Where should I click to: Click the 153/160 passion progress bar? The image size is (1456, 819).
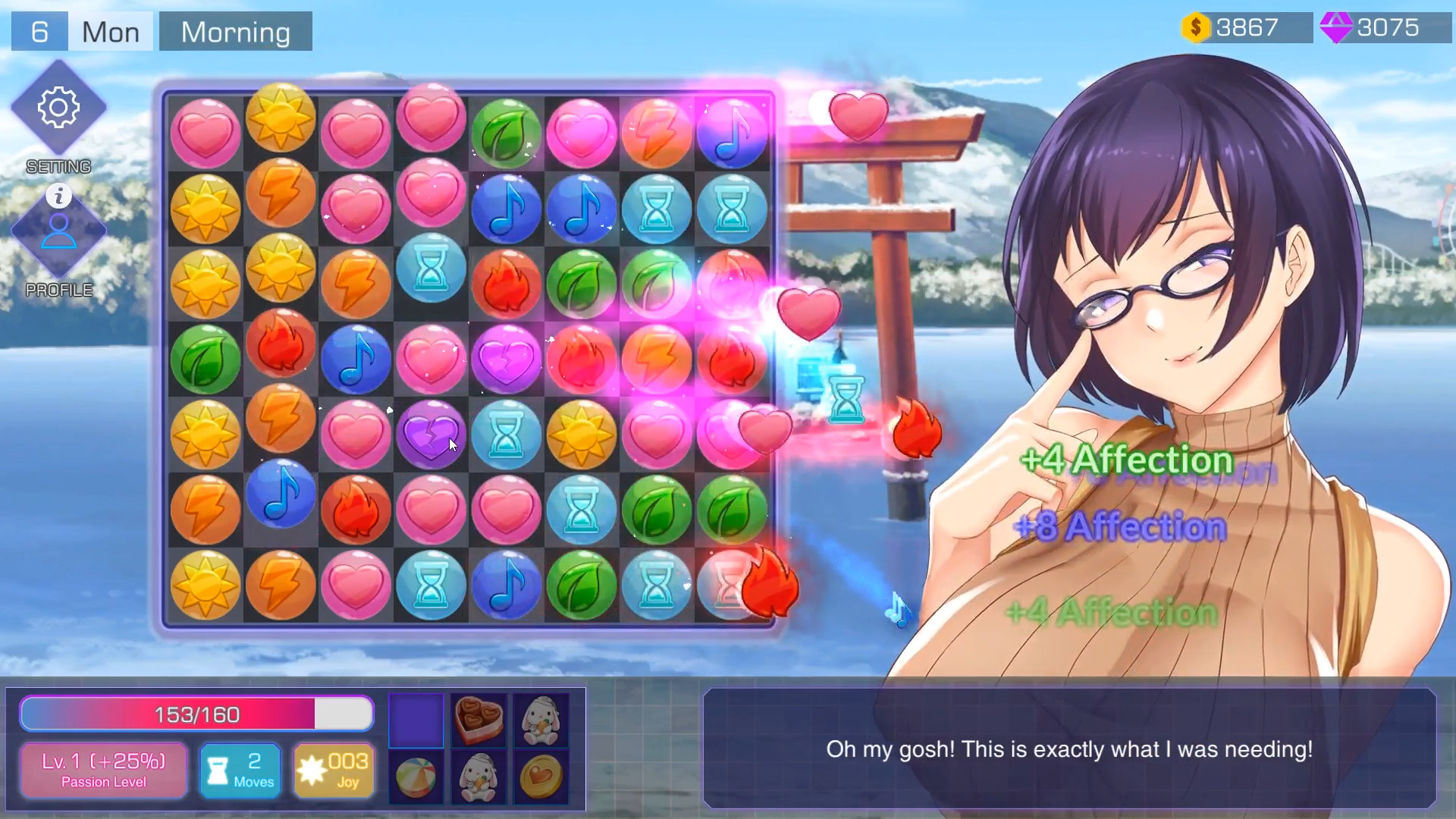tap(196, 714)
